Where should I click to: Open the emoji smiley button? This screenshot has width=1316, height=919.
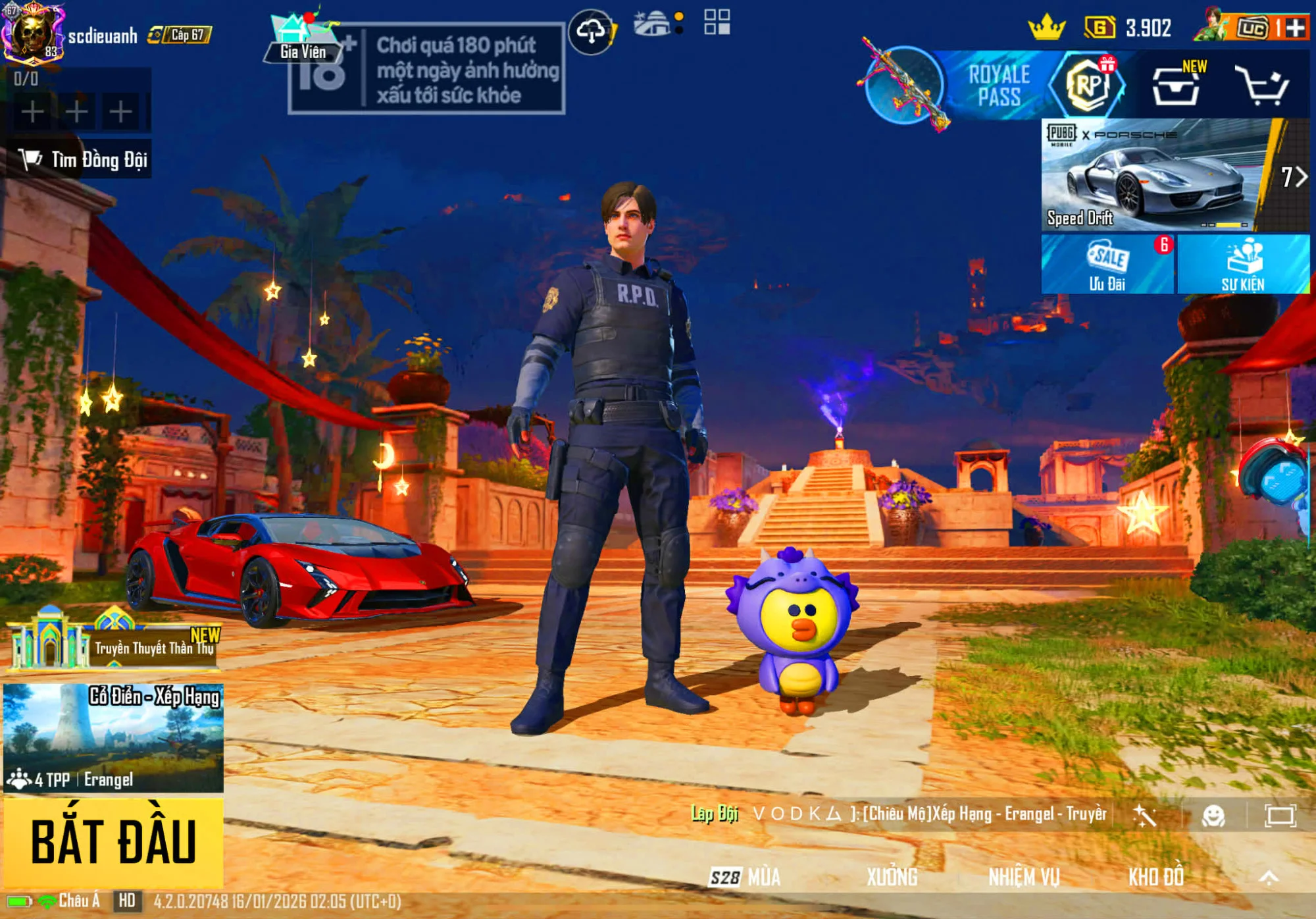pyautogui.click(x=1213, y=816)
